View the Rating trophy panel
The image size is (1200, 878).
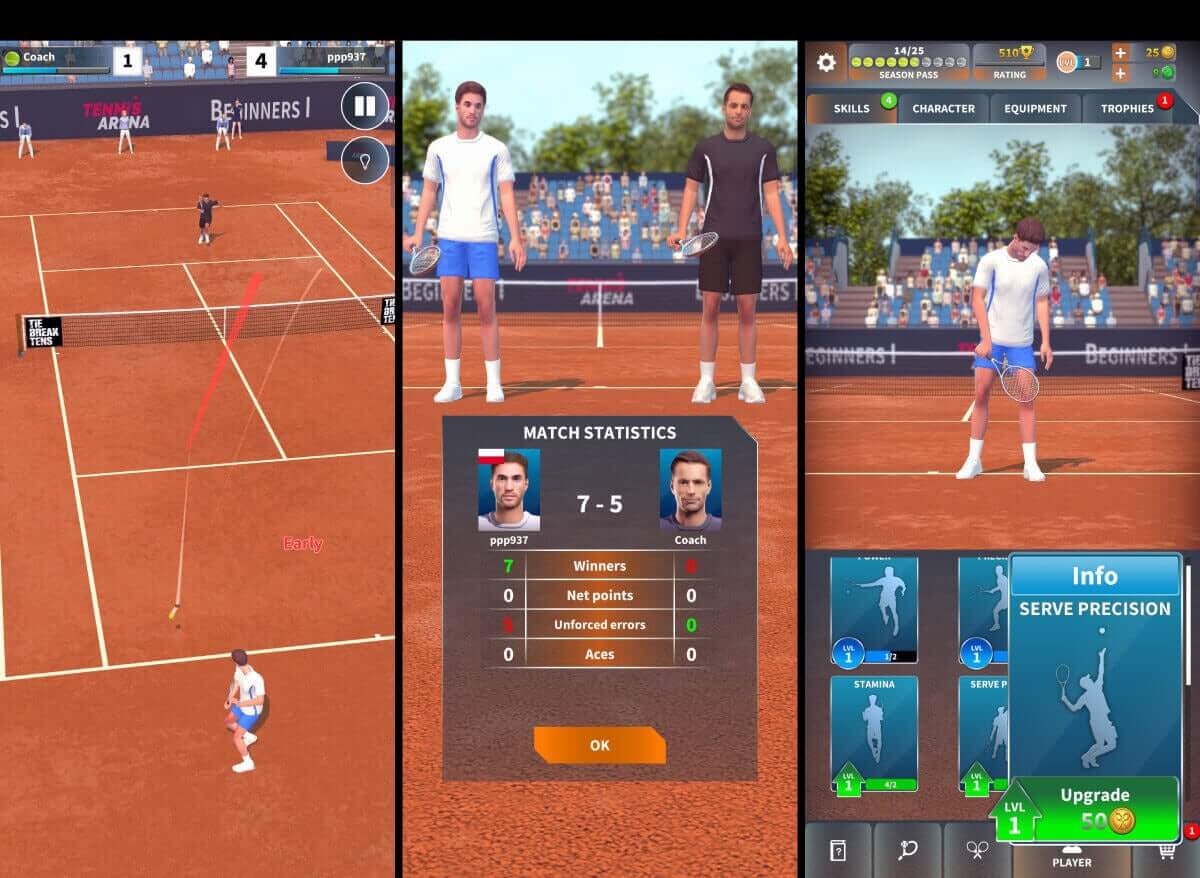[1009, 62]
